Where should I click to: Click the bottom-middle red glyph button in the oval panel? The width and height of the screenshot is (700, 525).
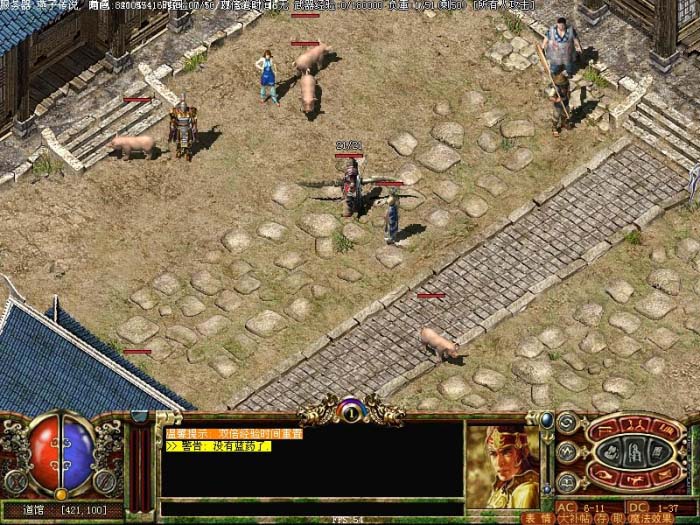pos(635,478)
